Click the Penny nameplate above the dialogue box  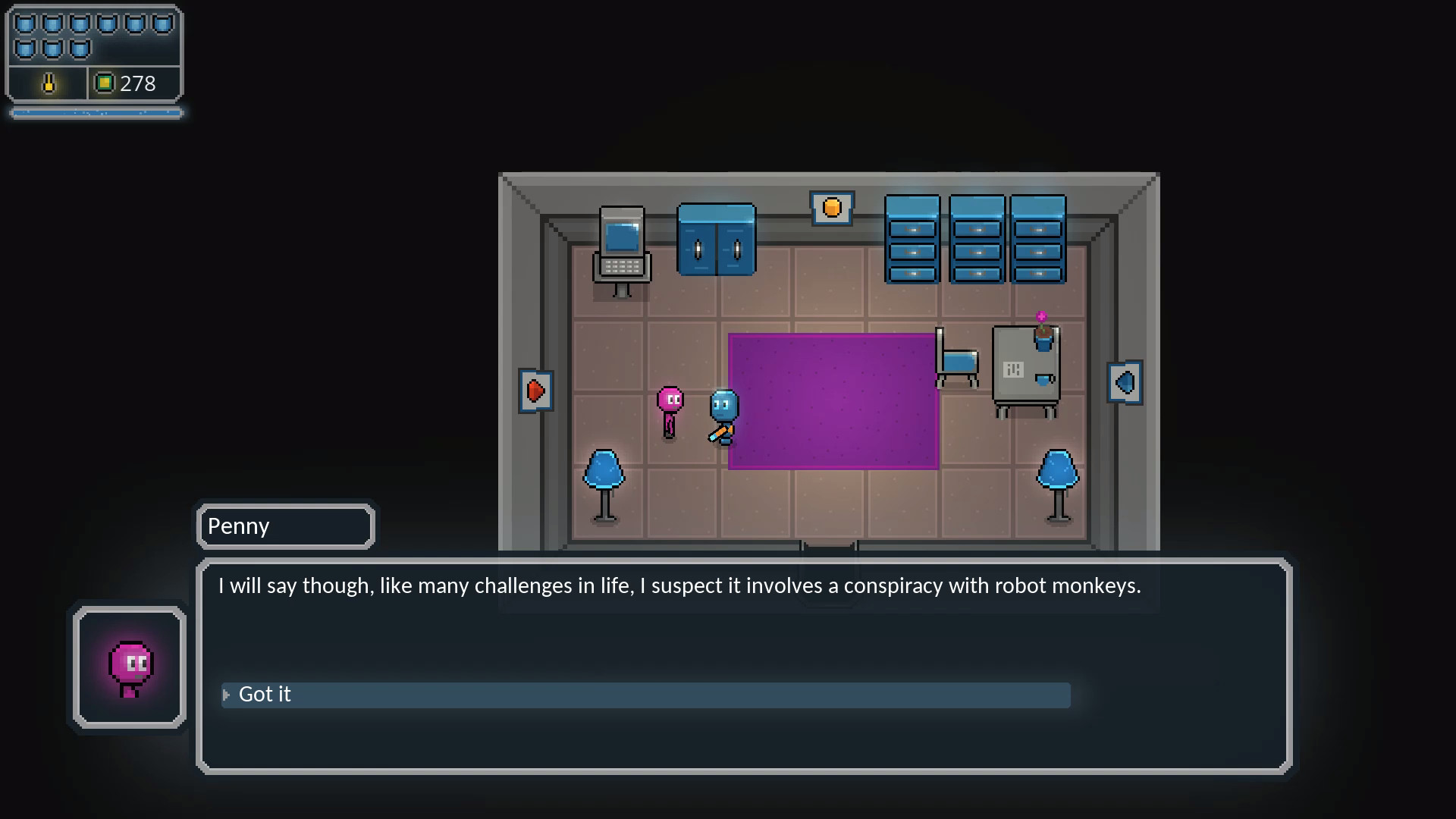285,526
